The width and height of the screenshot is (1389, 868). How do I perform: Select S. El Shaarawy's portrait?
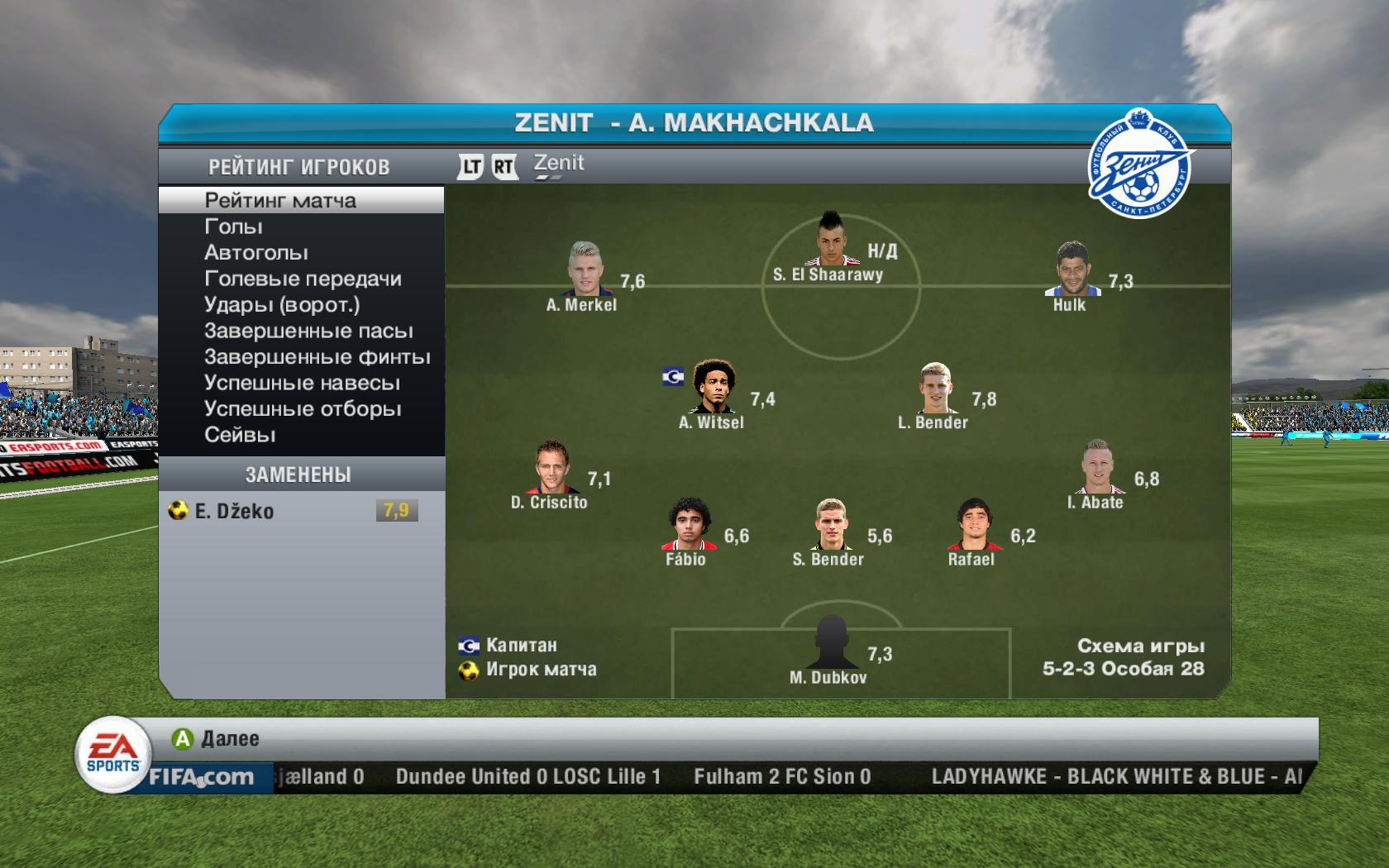tap(829, 239)
